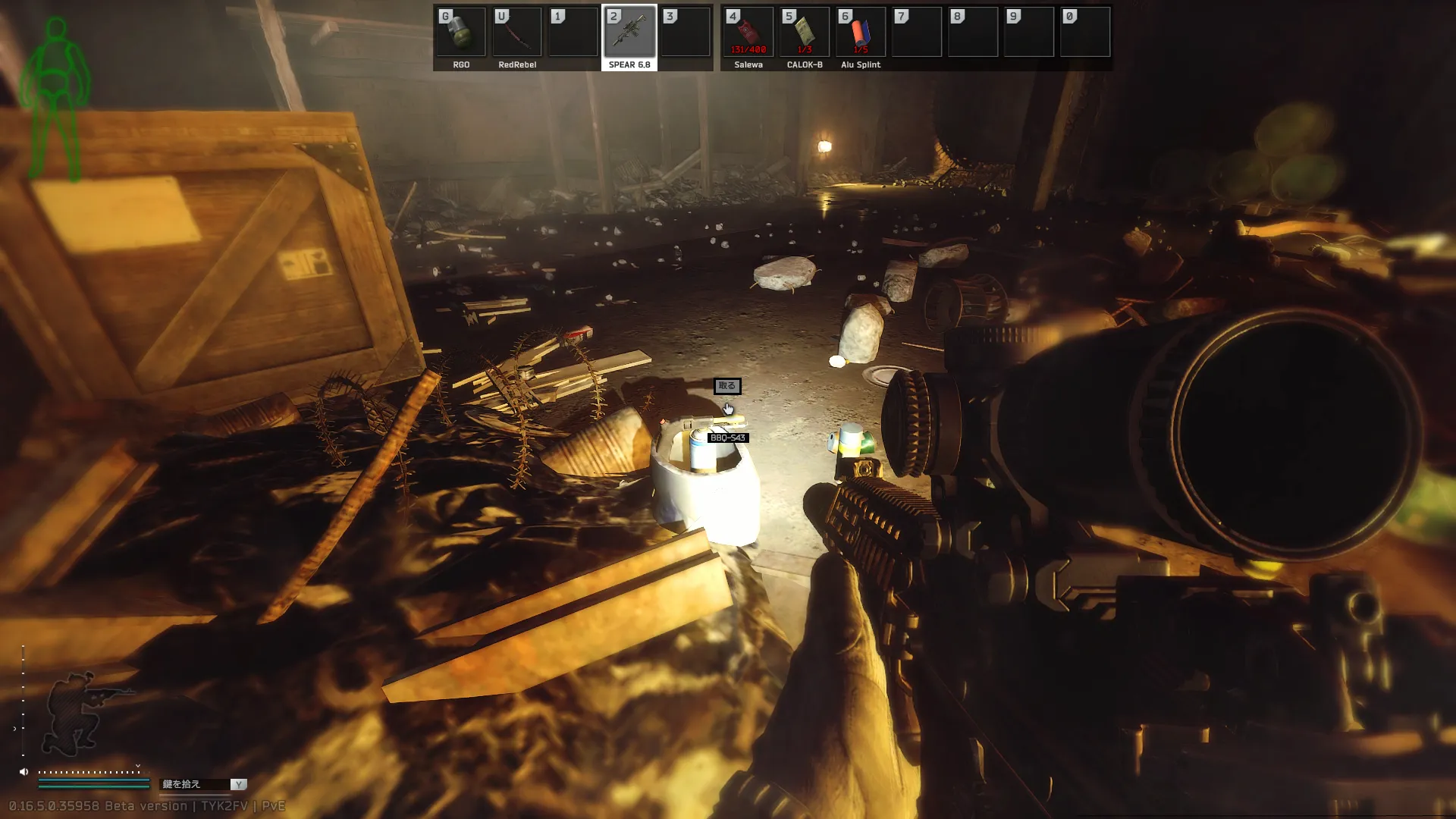Click the 取る pickup prompt
Viewport: 1456px width, 819px height.
coord(726,386)
